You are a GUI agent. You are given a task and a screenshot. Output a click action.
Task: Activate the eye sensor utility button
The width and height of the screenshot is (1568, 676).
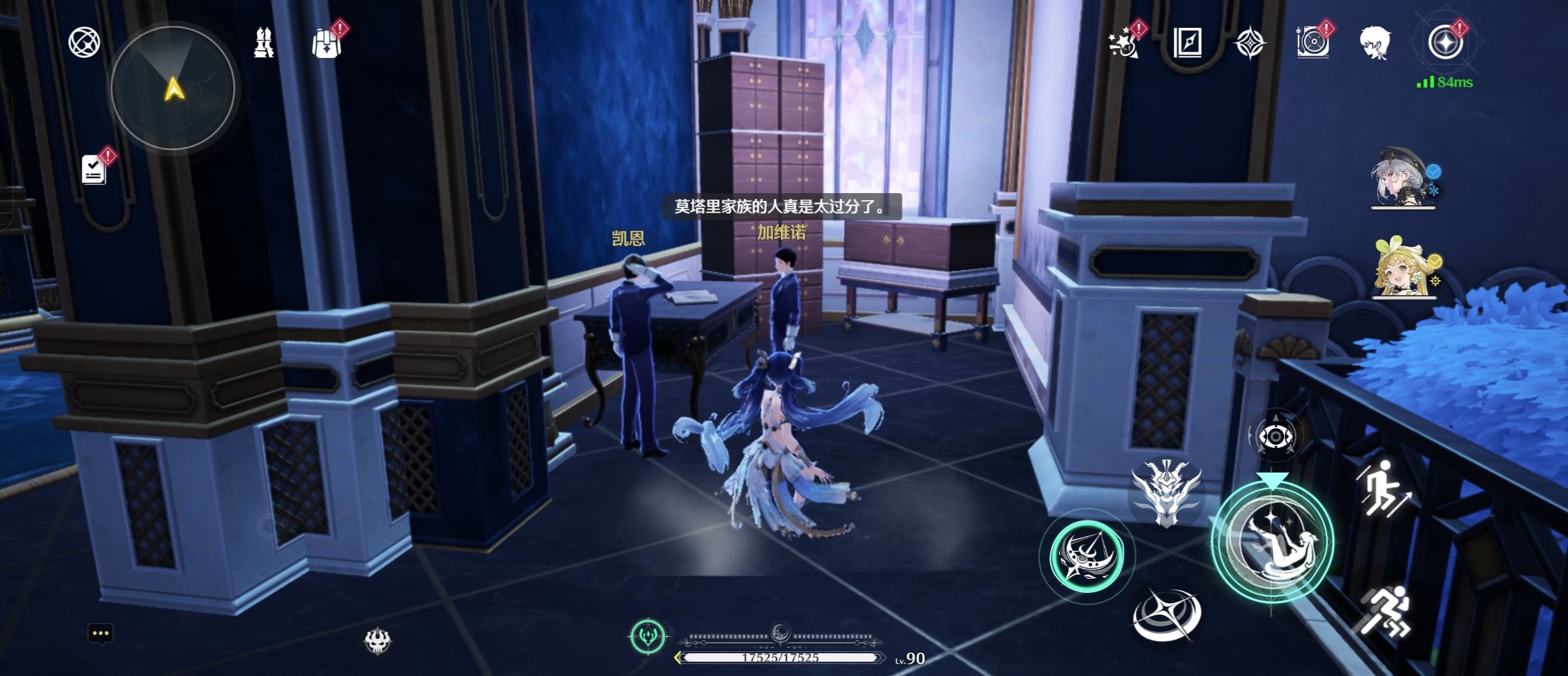coord(1275,435)
